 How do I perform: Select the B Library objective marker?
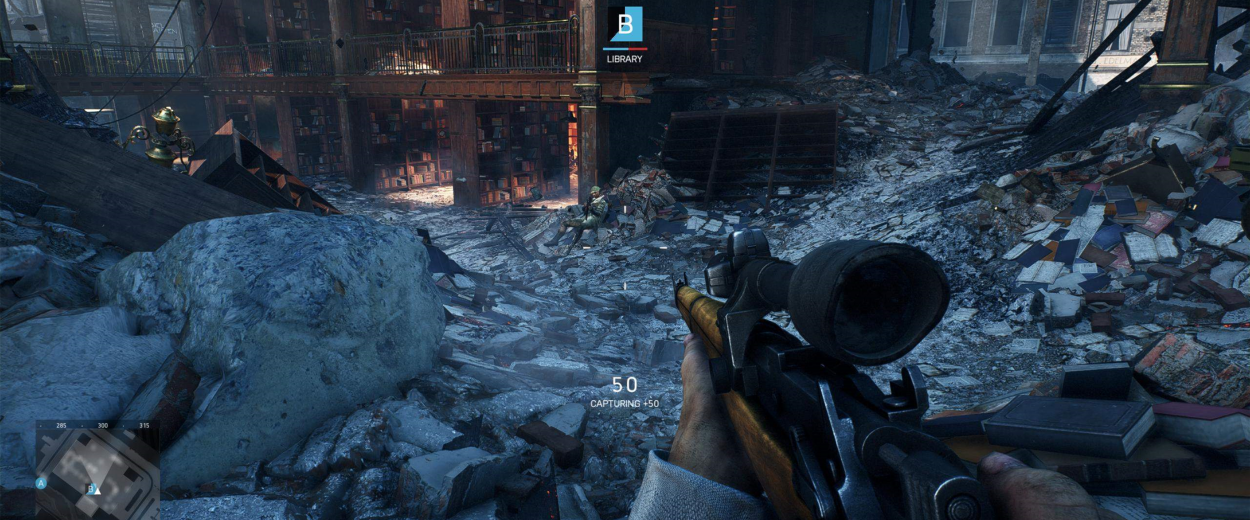(x=625, y=25)
